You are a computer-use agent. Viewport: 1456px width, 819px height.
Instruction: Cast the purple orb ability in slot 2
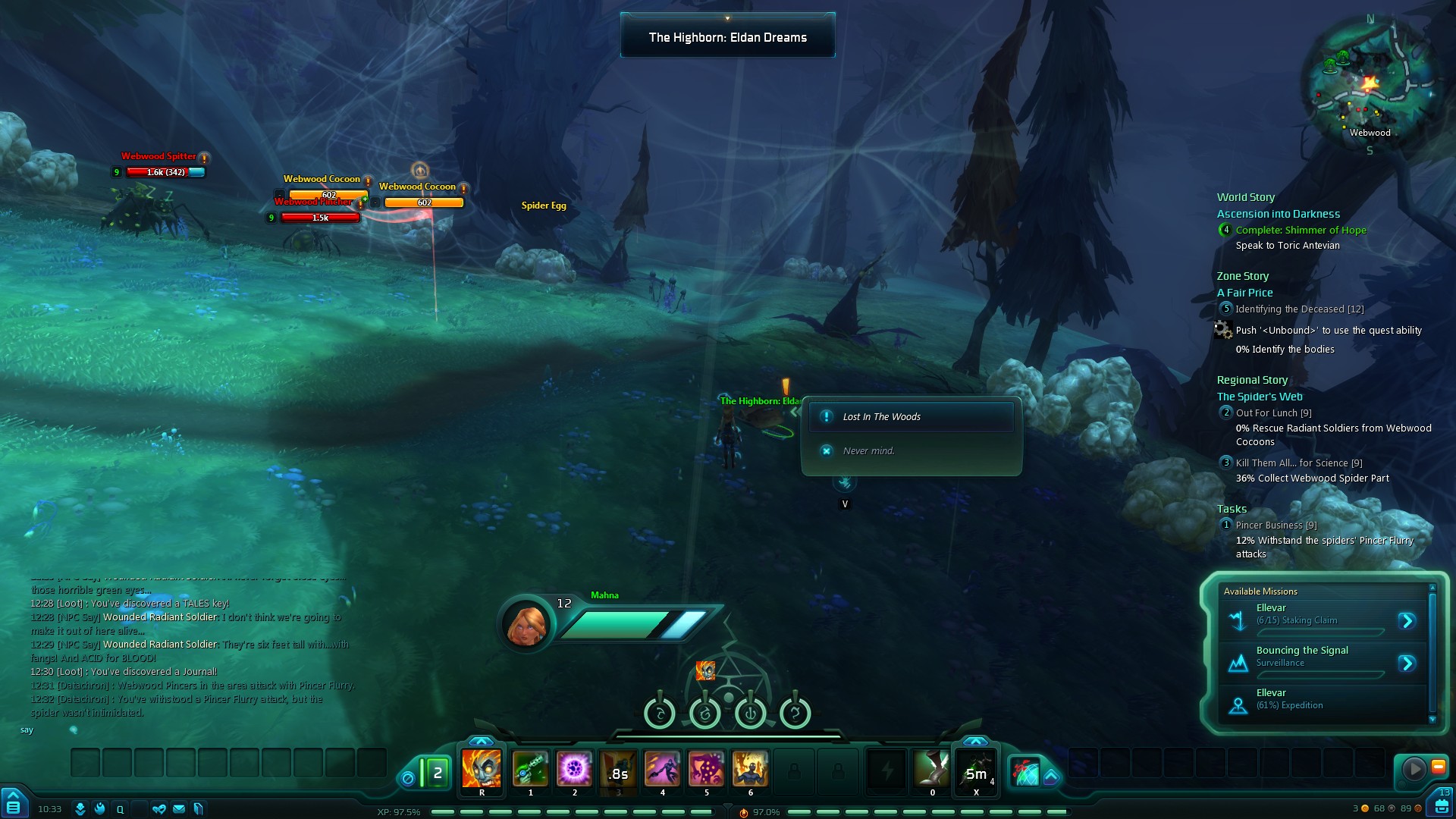click(574, 769)
